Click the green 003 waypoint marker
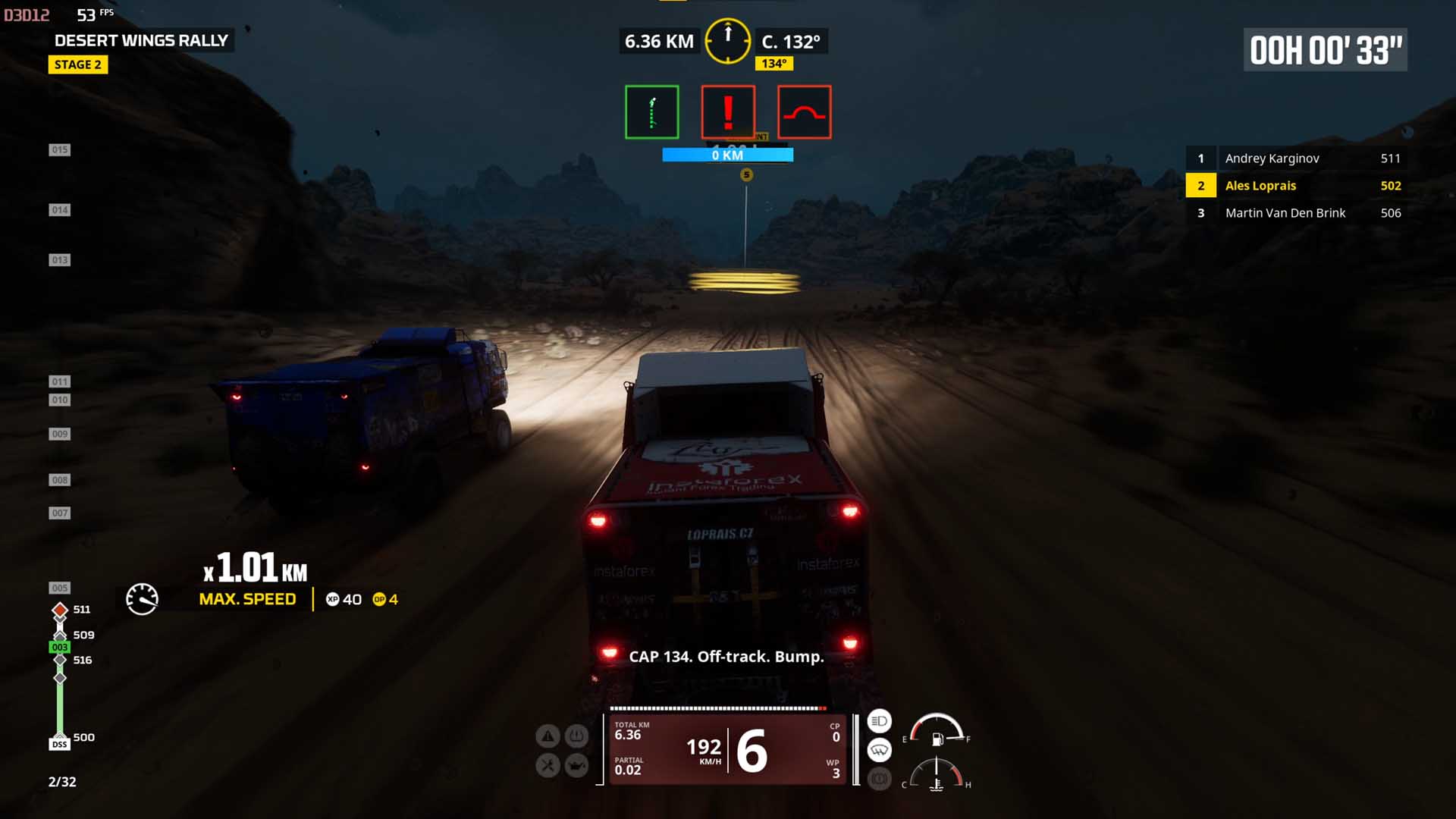This screenshot has height=819, width=1456. click(x=60, y=647)
